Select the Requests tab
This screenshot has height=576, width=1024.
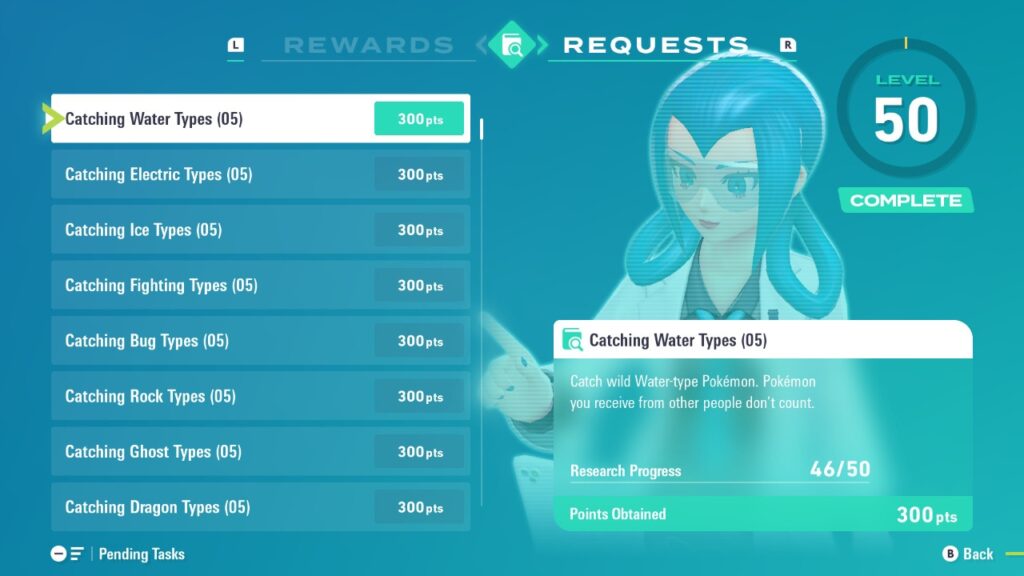point(655,45)
